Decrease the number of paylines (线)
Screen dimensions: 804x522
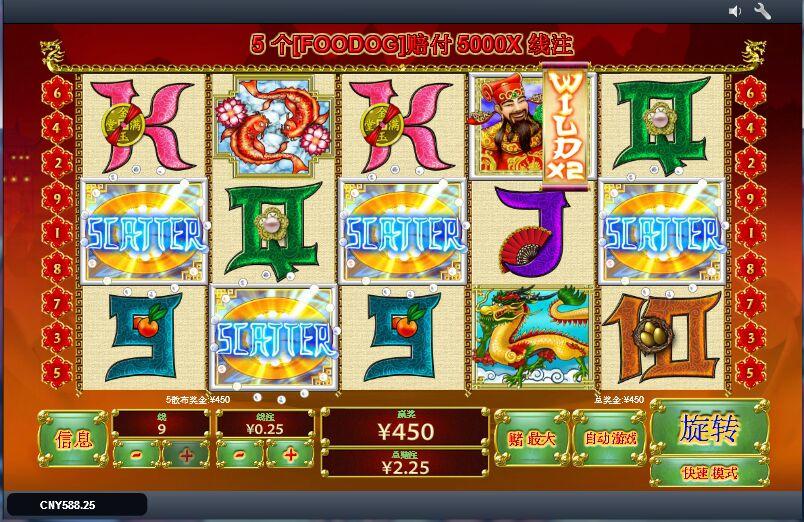pyautogui.click(x=136, y=454)
